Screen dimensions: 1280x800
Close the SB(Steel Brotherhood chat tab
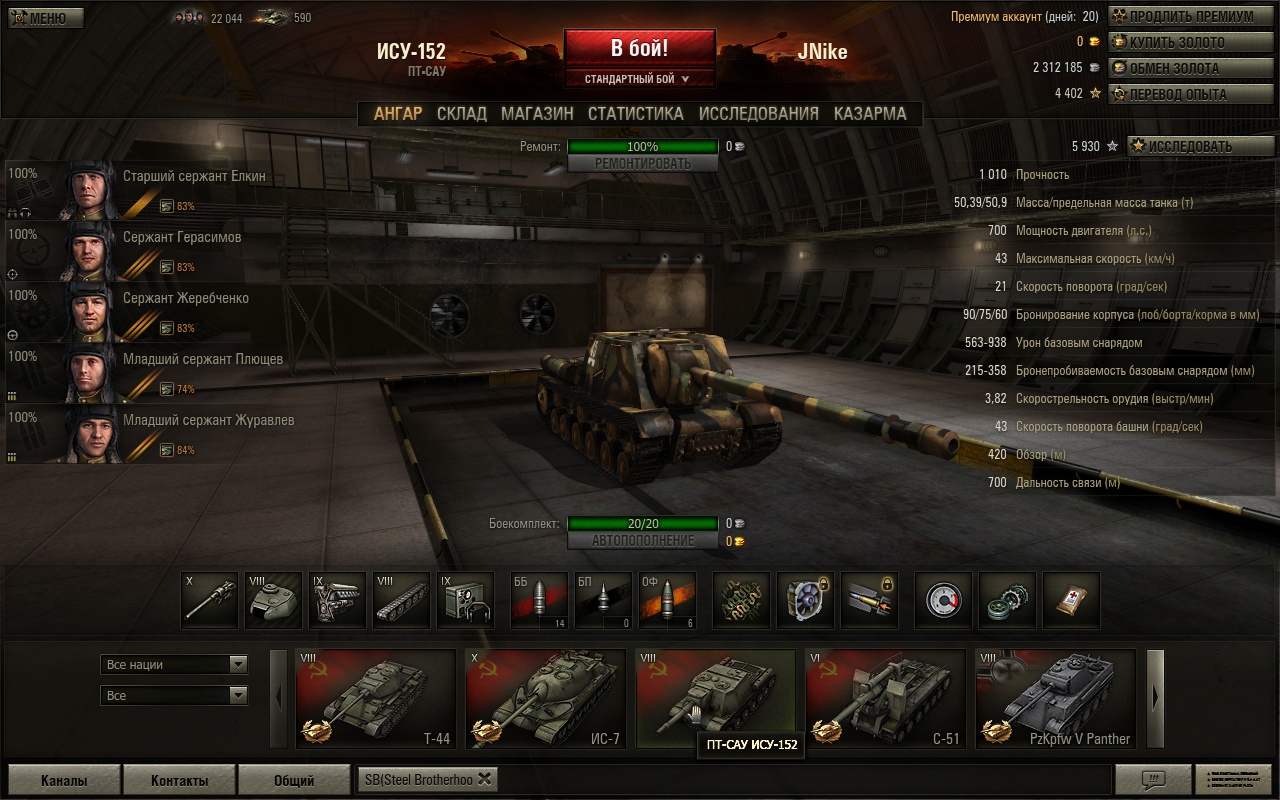coord(485,779)
